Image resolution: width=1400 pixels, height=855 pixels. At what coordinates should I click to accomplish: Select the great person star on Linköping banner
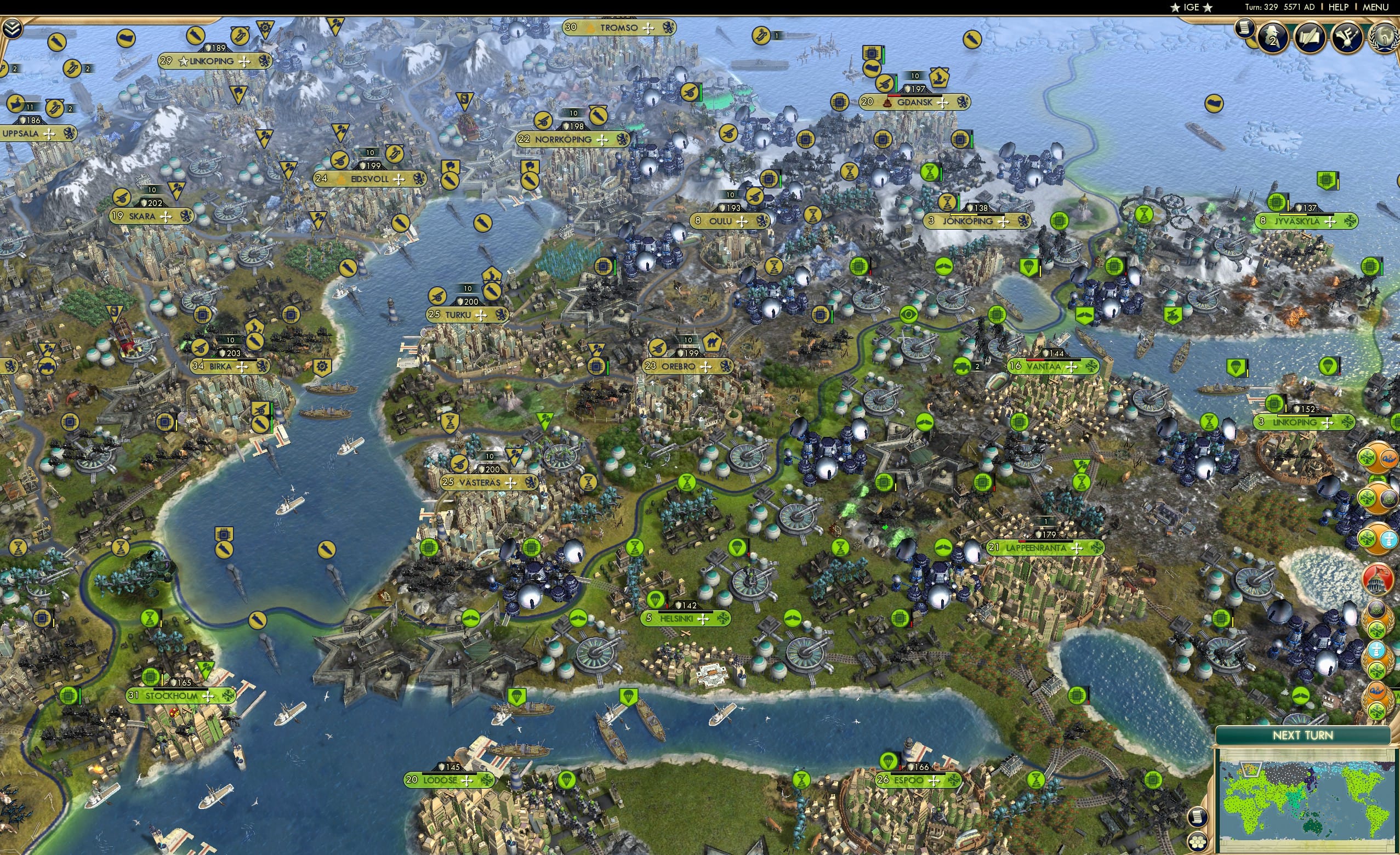[183, 61]
